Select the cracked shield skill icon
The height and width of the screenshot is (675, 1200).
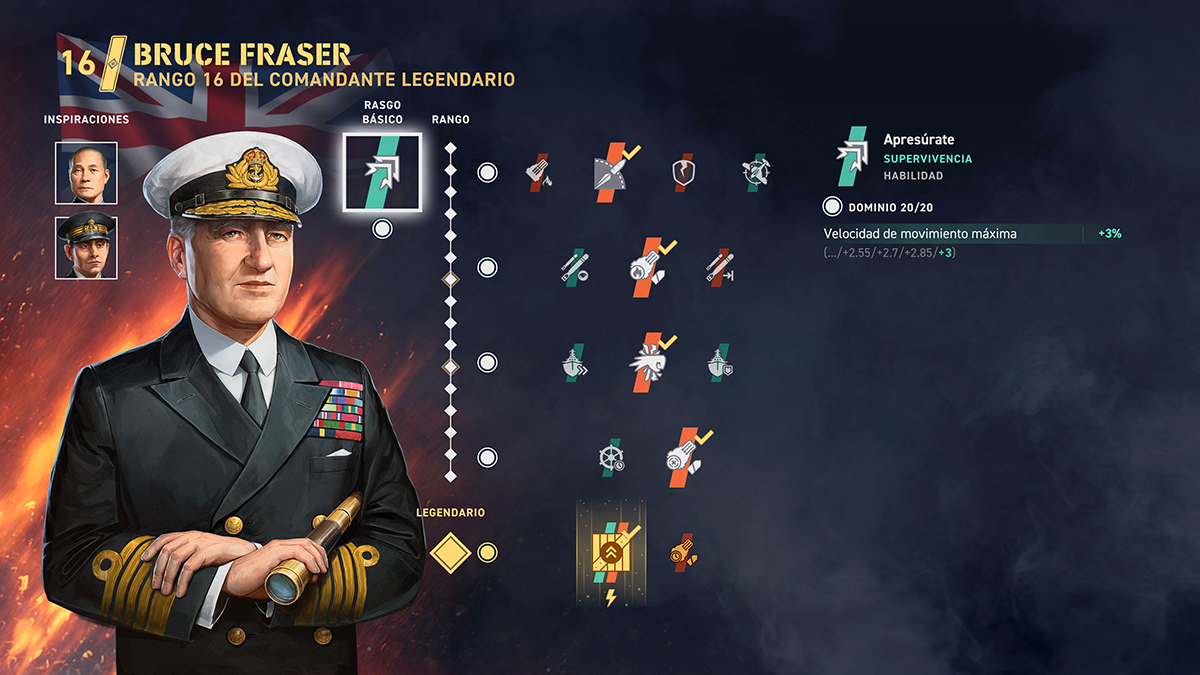coord(683,173)
